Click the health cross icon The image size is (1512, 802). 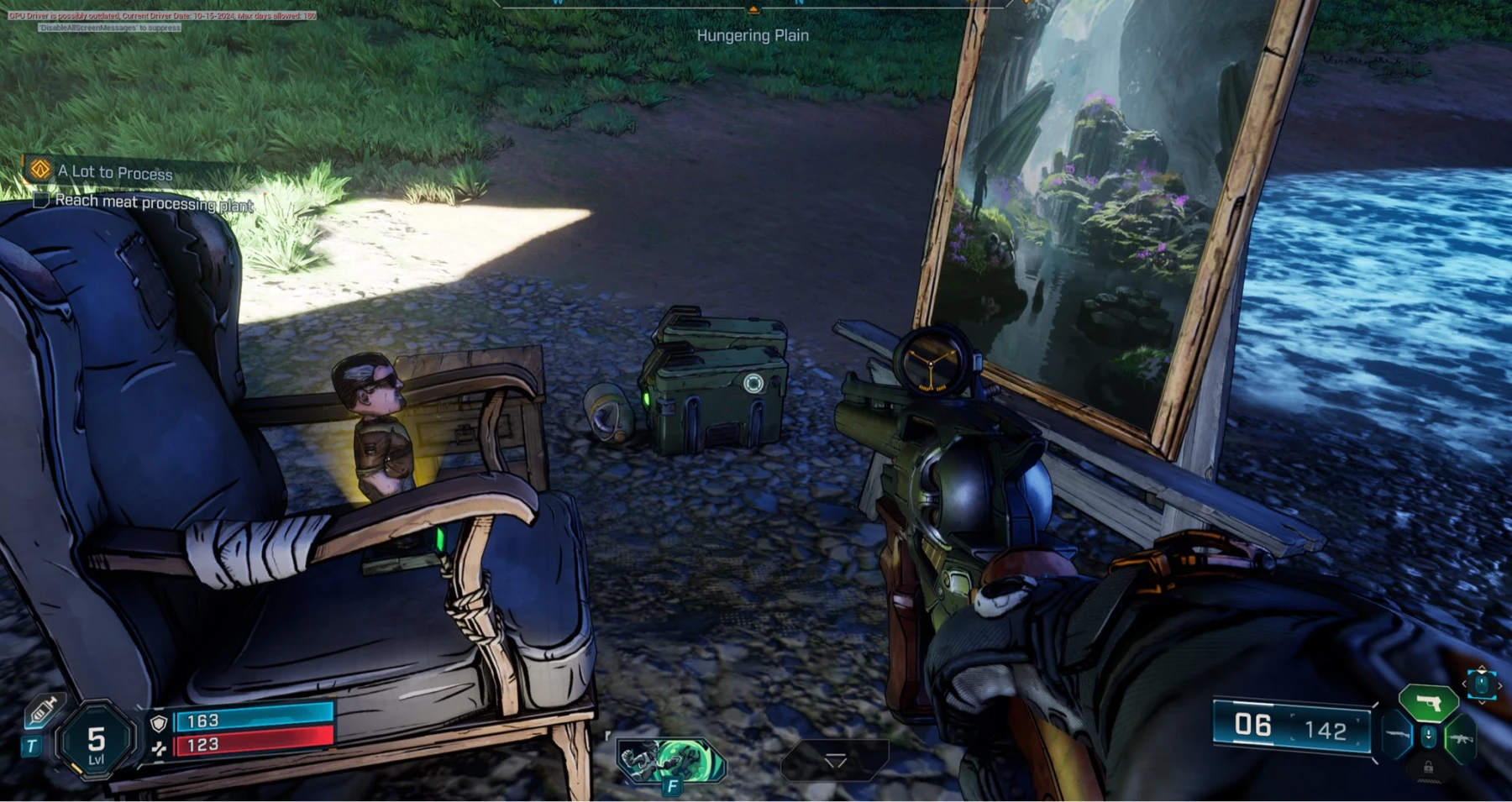click(x=160, y=747)
